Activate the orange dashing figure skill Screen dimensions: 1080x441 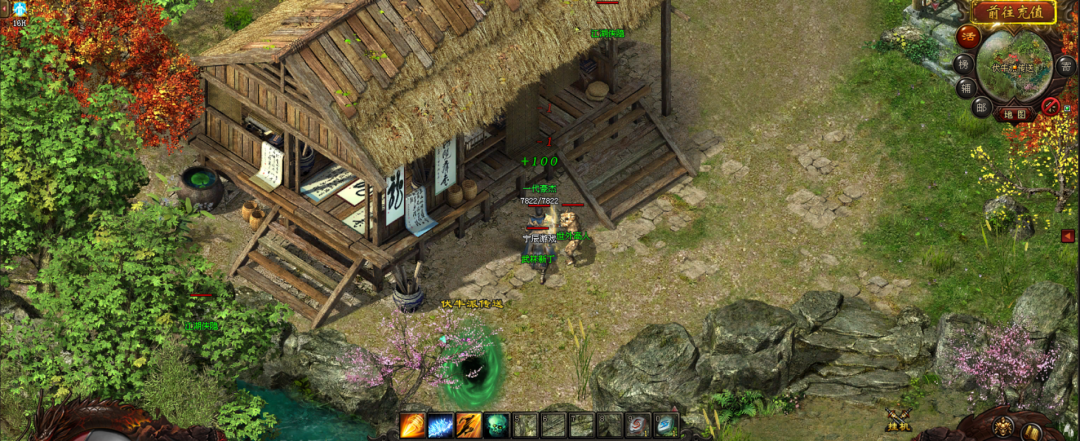469,425
